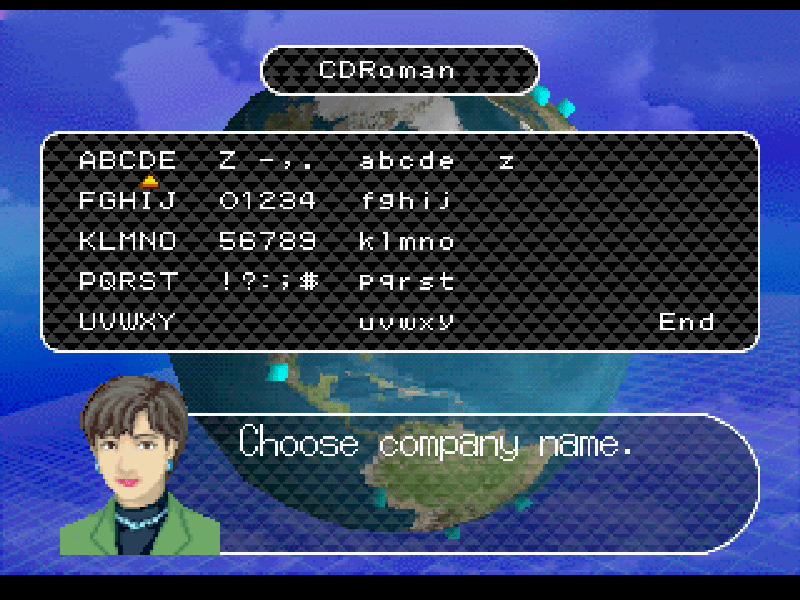800x600 pixels.
Task: Choose the uppercase letter M
Action: pos(127,241)
